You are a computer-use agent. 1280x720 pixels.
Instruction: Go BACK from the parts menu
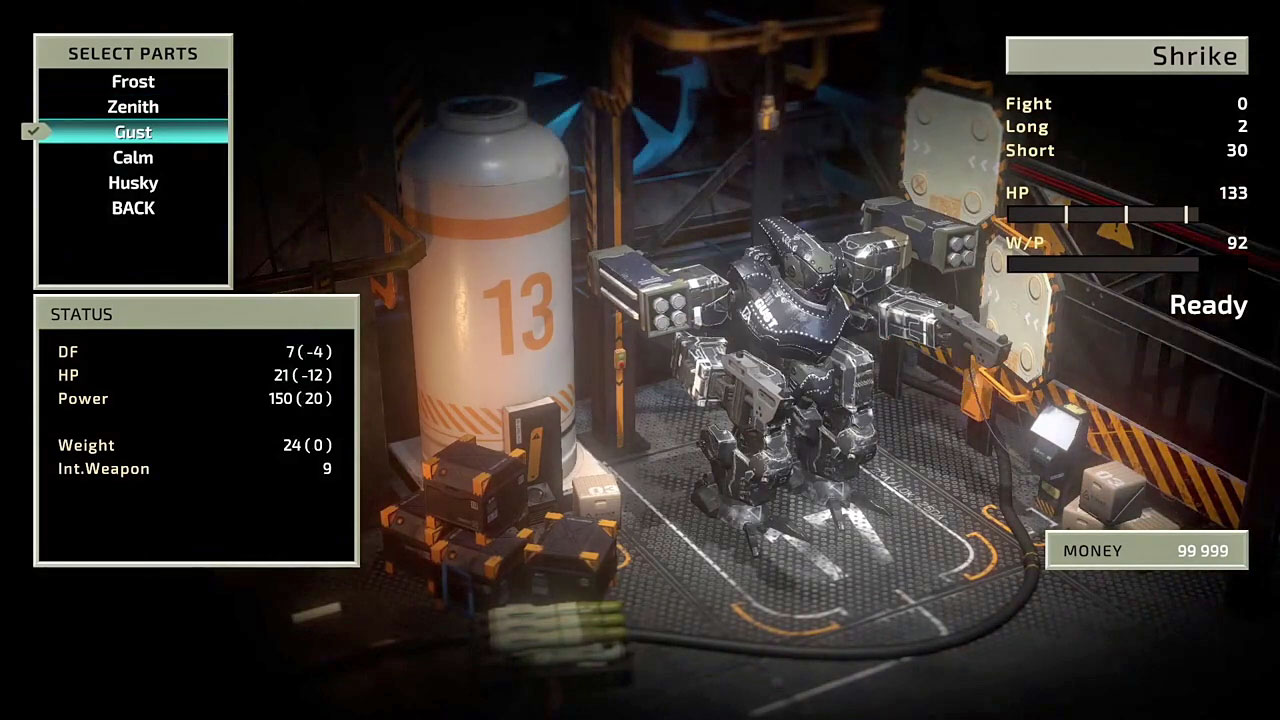click(133, 208)
